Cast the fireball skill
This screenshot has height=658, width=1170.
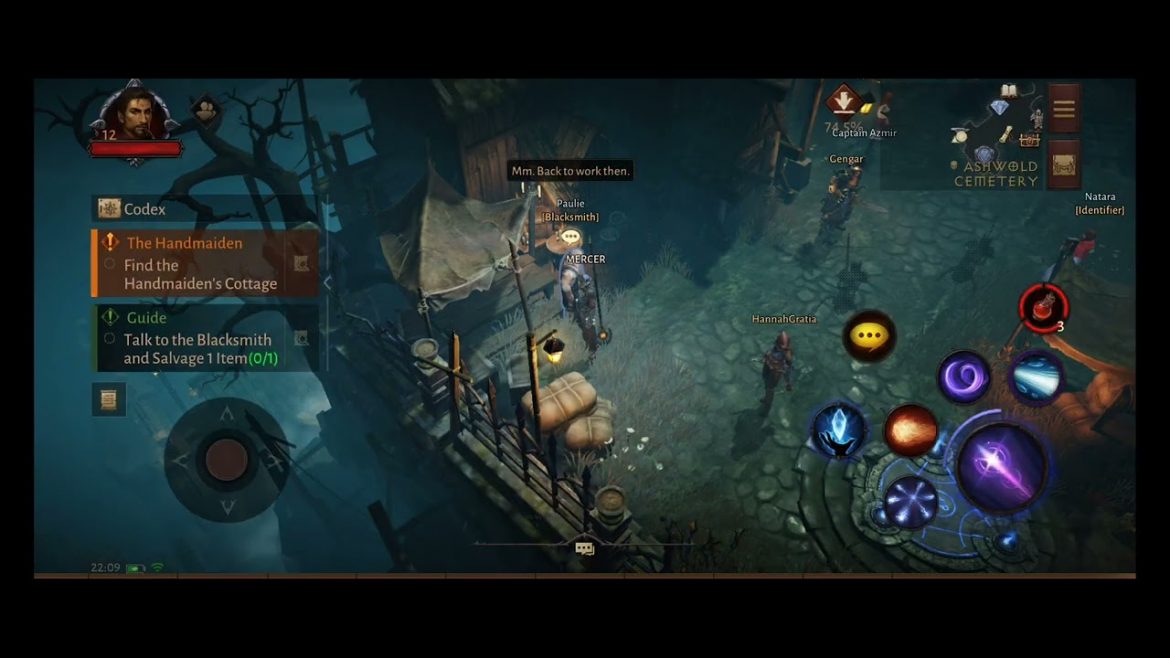[910, 431]
